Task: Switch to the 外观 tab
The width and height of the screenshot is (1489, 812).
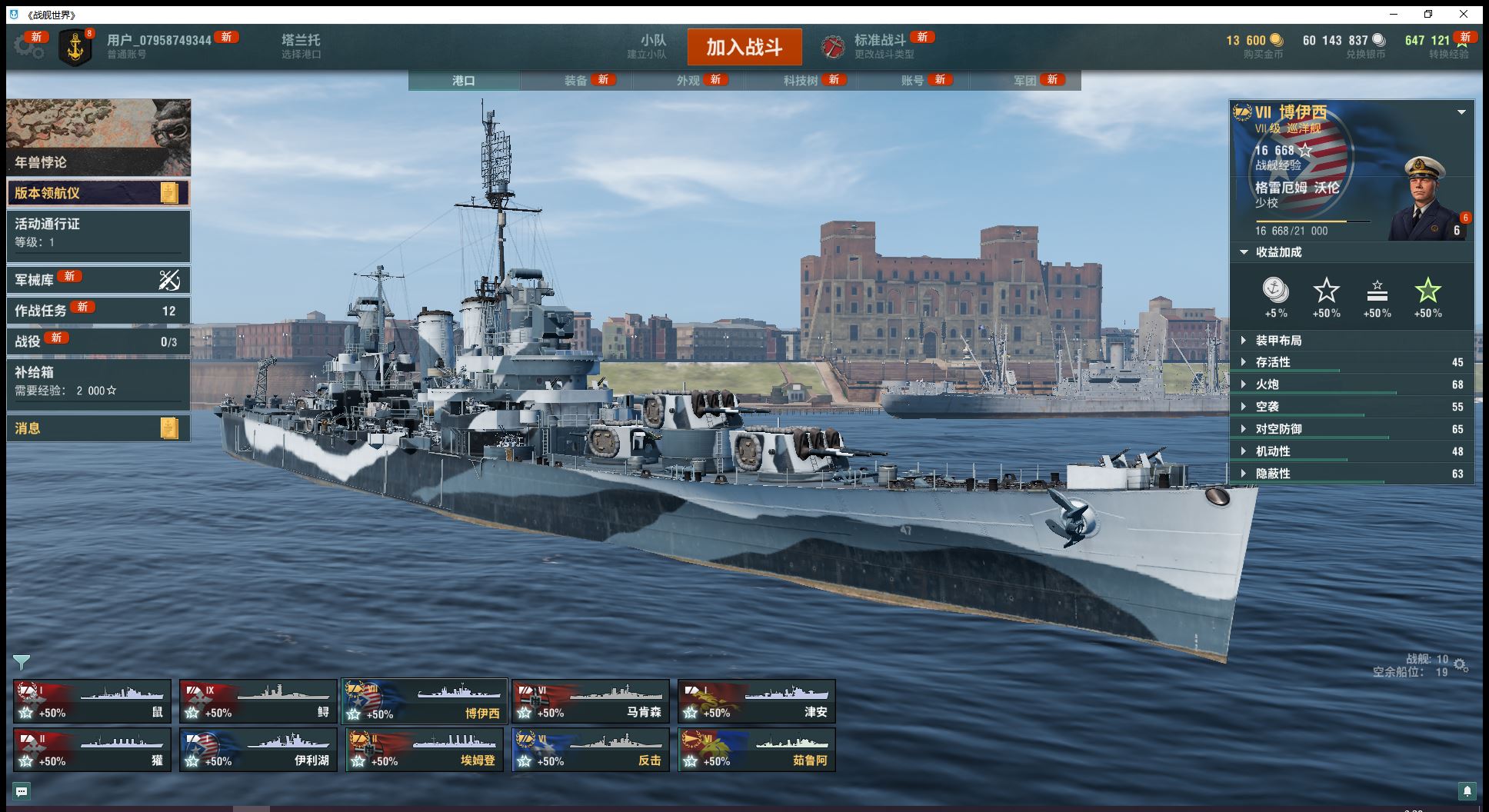Action: click(688, 81)
